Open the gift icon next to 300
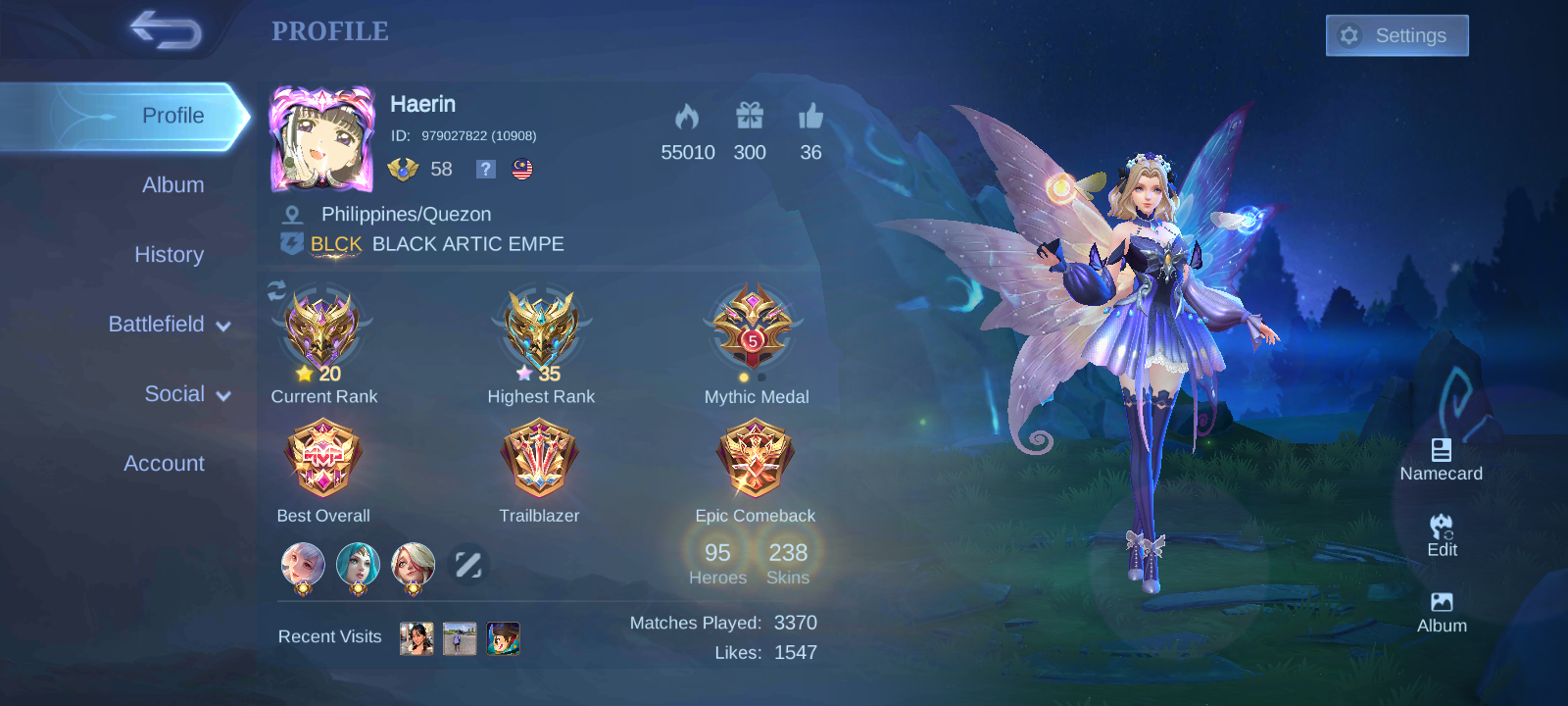The height and width of the screenshot is (706, 1568). [x=749, y=118]
